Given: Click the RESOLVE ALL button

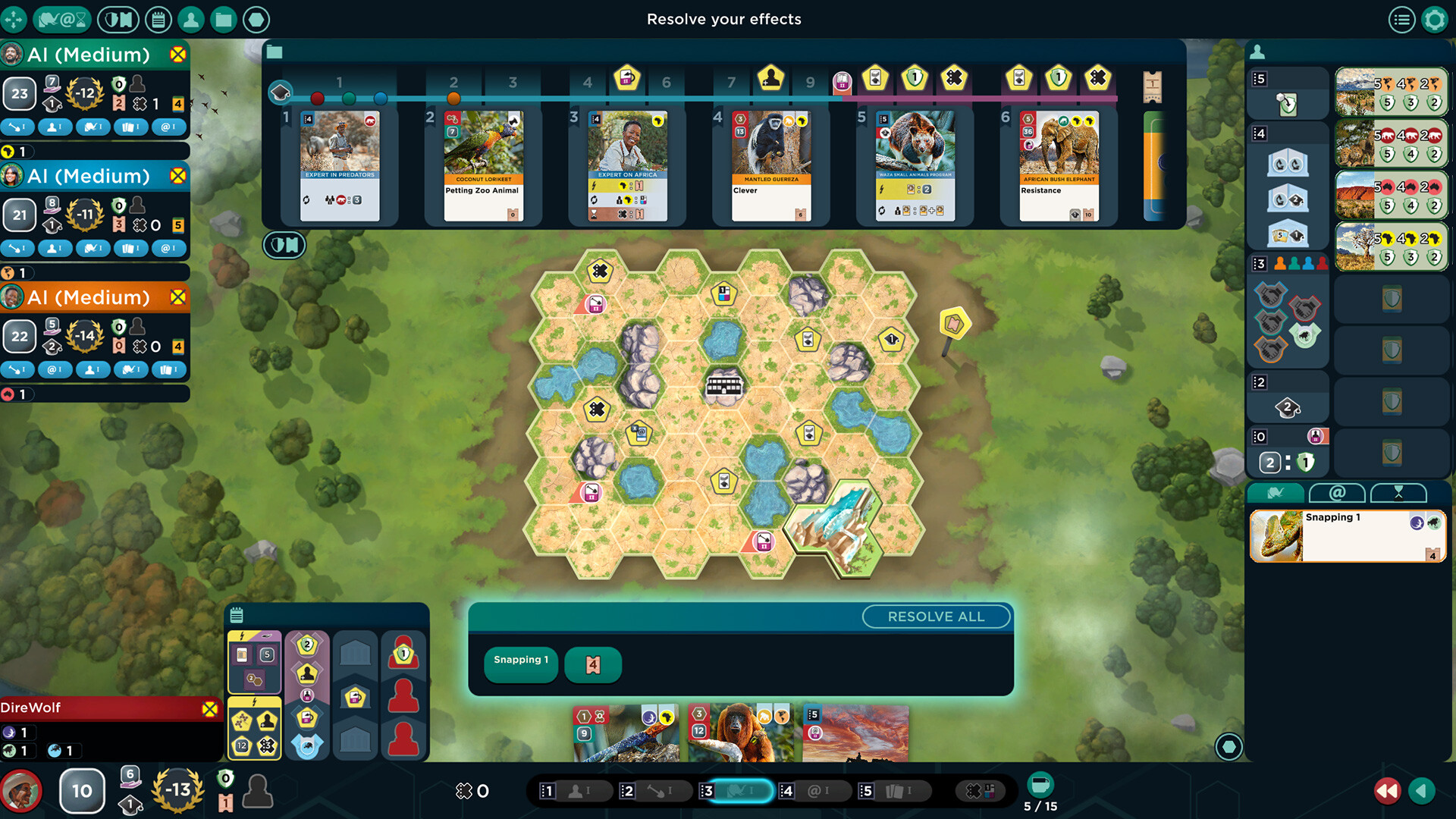Looking at the screenshot, I should (937, 617).
